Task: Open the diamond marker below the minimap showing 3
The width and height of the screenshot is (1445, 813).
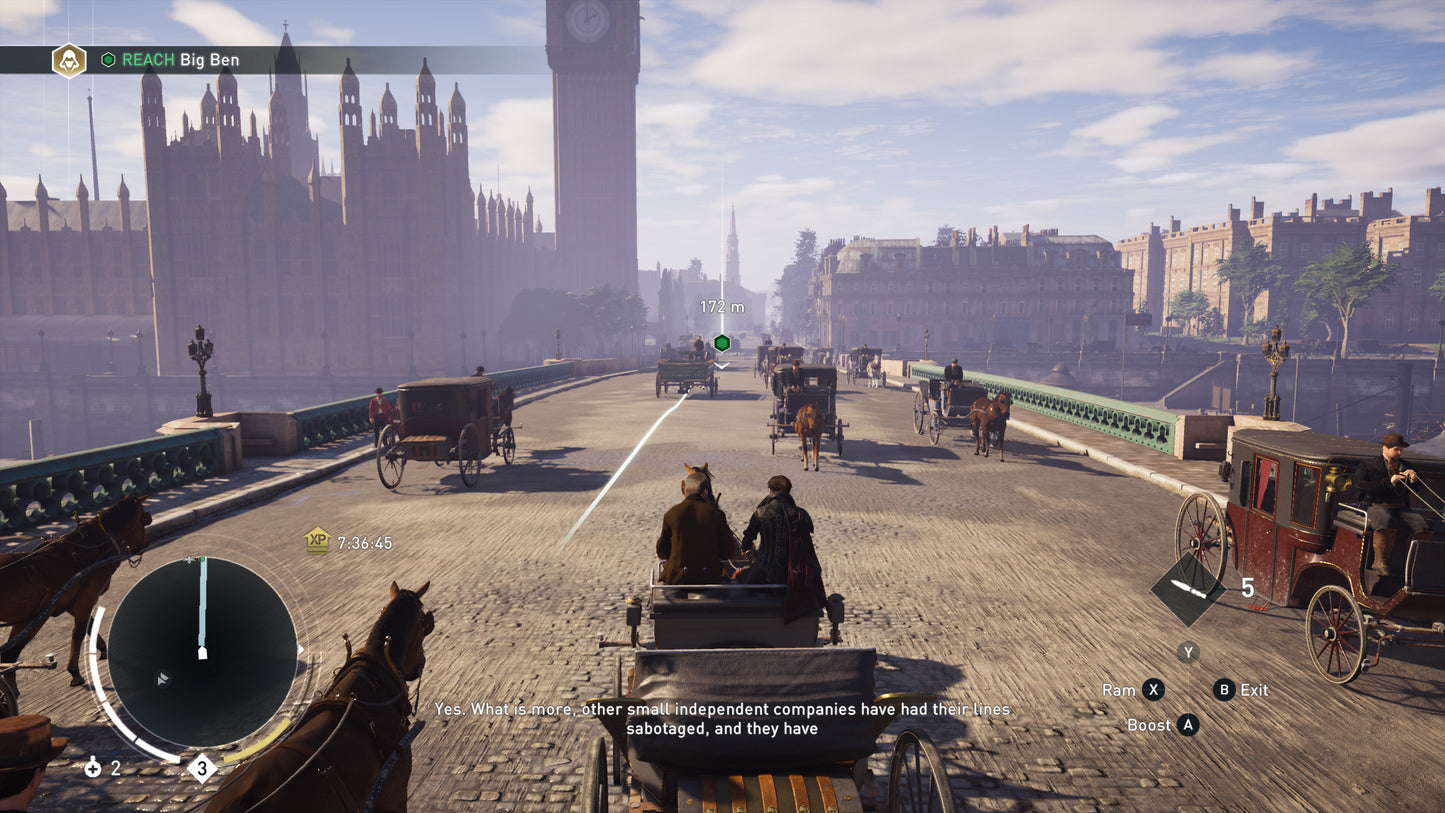Action: [x=202, y=767]
